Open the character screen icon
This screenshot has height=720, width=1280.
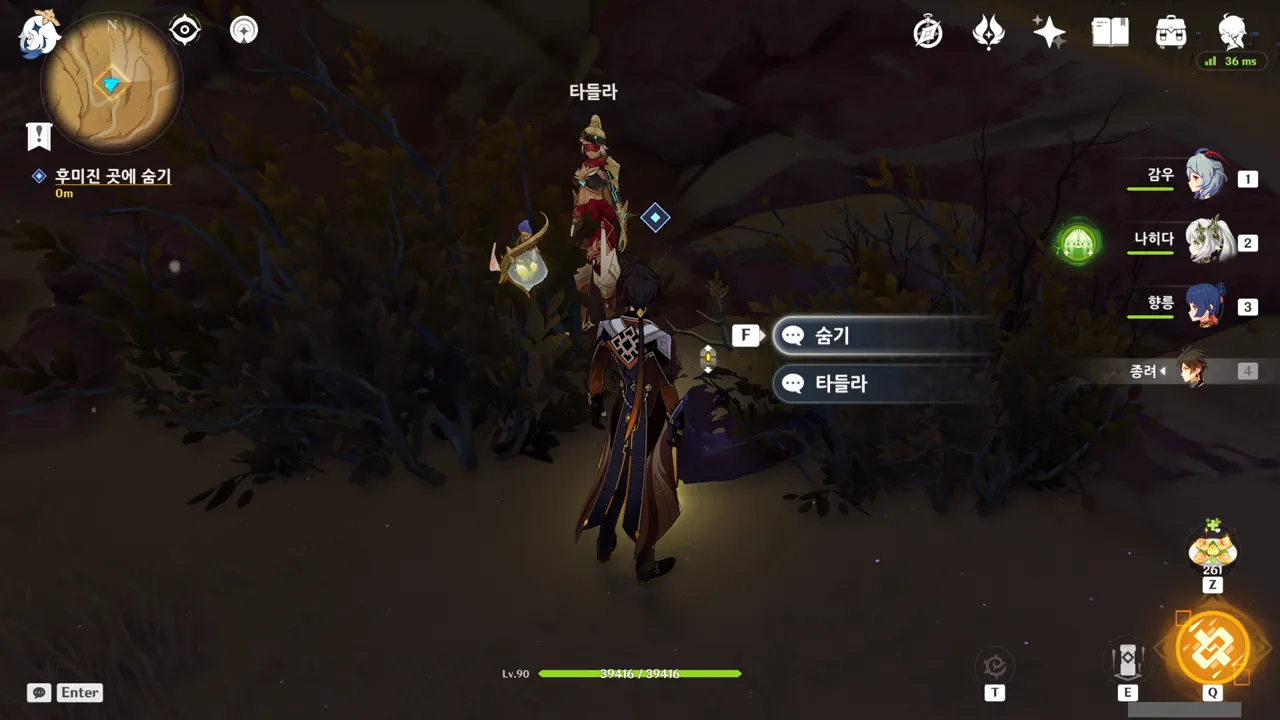click(1232, 32)
